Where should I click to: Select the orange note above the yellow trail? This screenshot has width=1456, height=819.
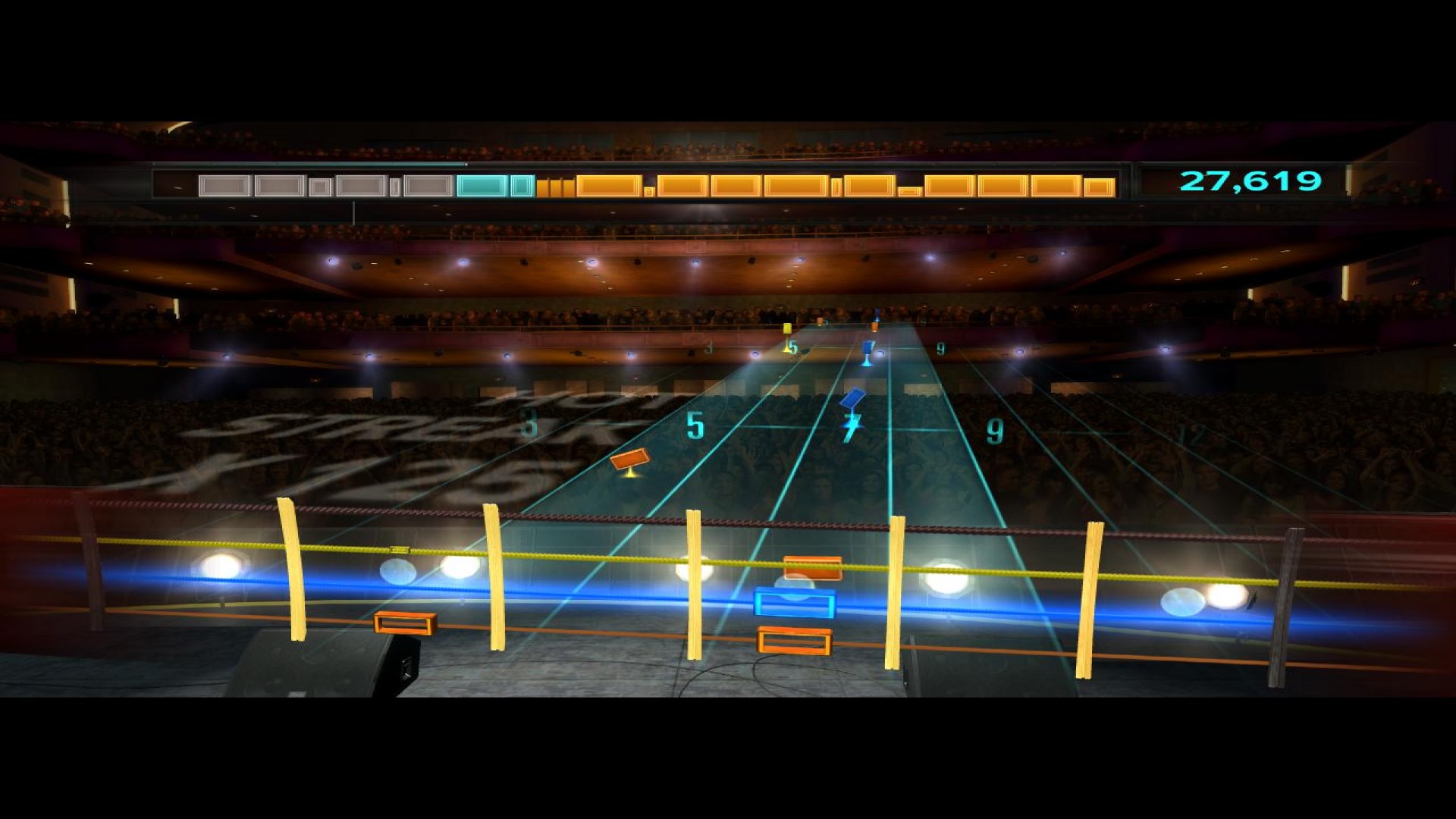pos(629,458)
